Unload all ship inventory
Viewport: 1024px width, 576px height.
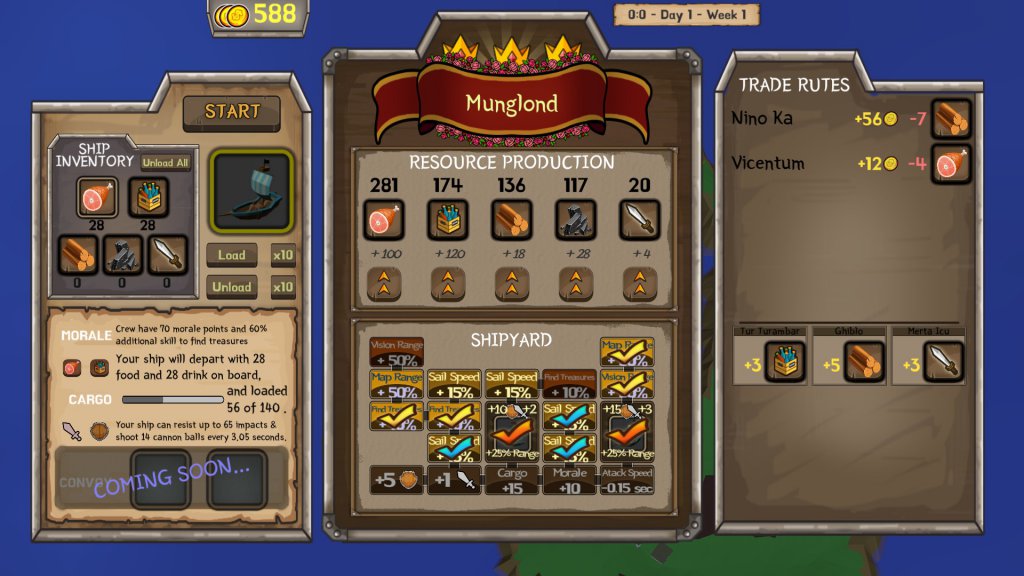point(165,163)
